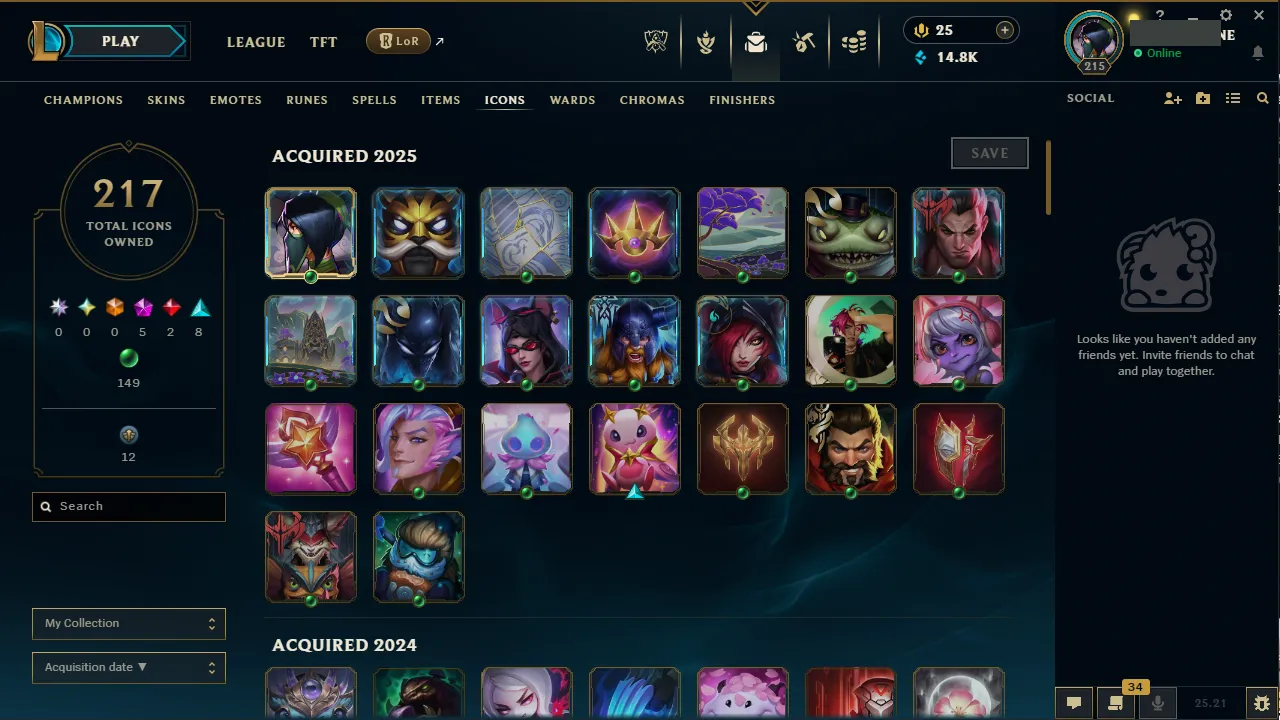The width and height of the screenshot is (1280, 720).
Task: Click the plus to purchase RP
Action: click(1004, 30)
